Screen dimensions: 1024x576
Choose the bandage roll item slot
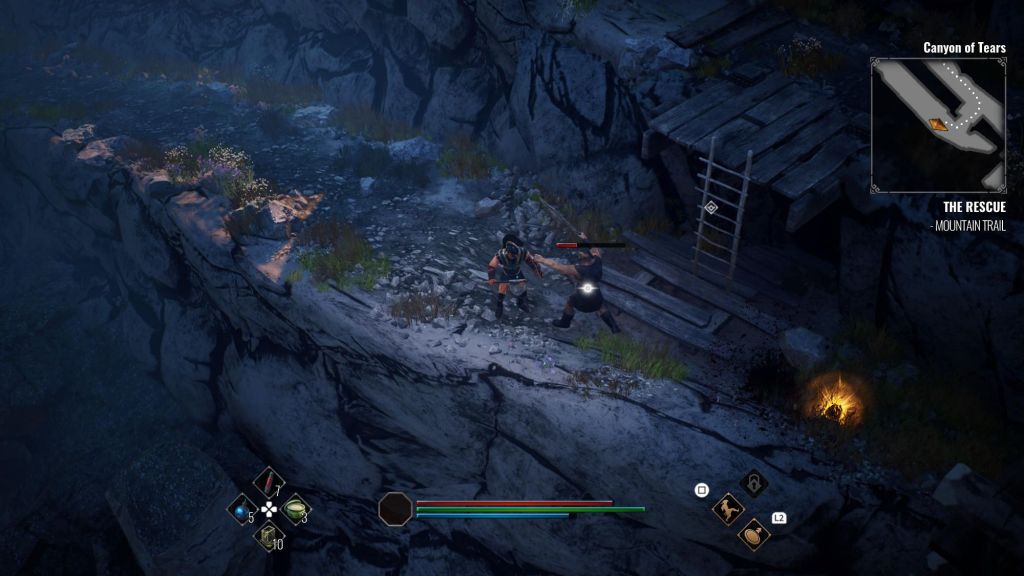[x=268, y=536]
